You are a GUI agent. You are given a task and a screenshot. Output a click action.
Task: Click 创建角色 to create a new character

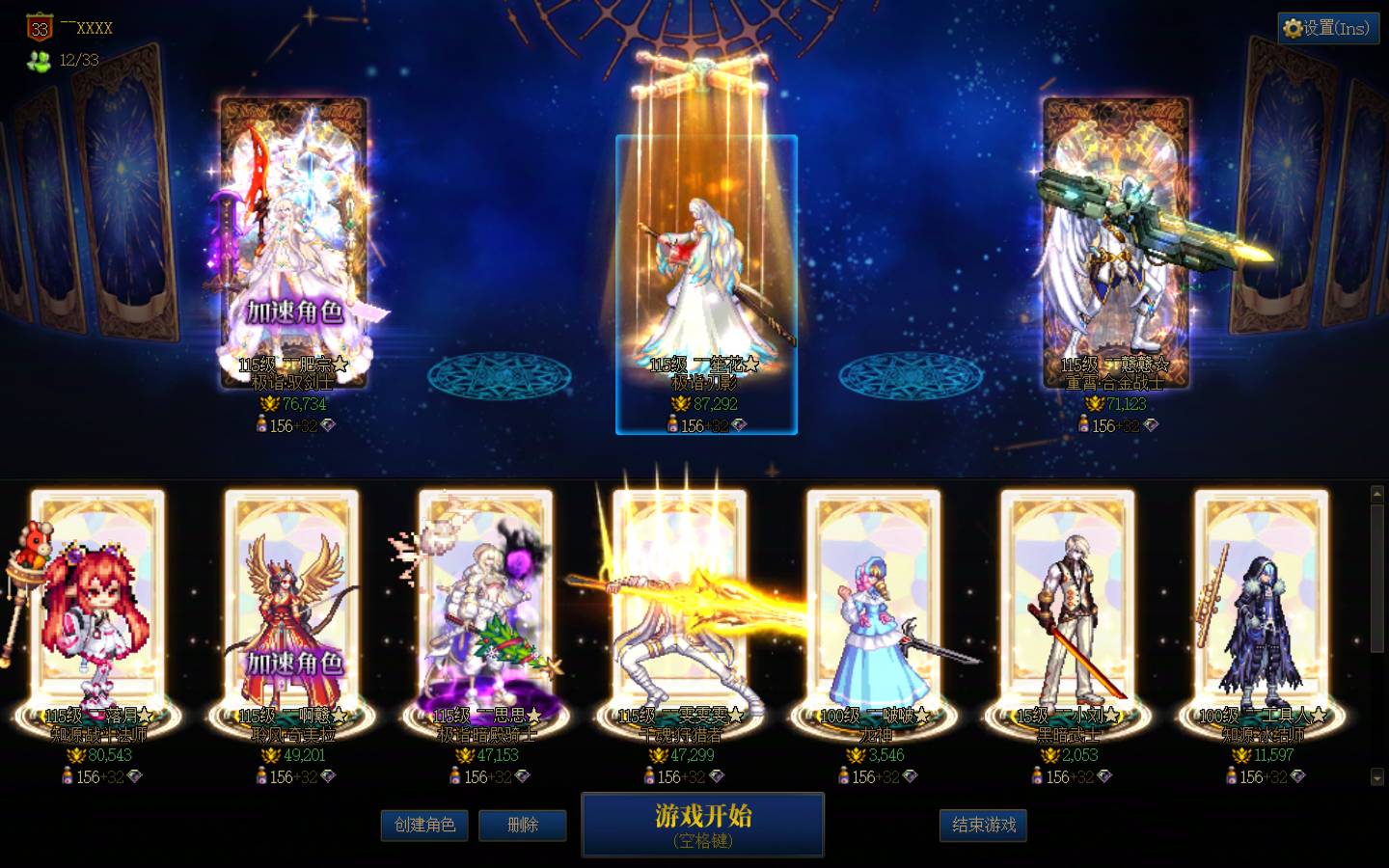424,826
